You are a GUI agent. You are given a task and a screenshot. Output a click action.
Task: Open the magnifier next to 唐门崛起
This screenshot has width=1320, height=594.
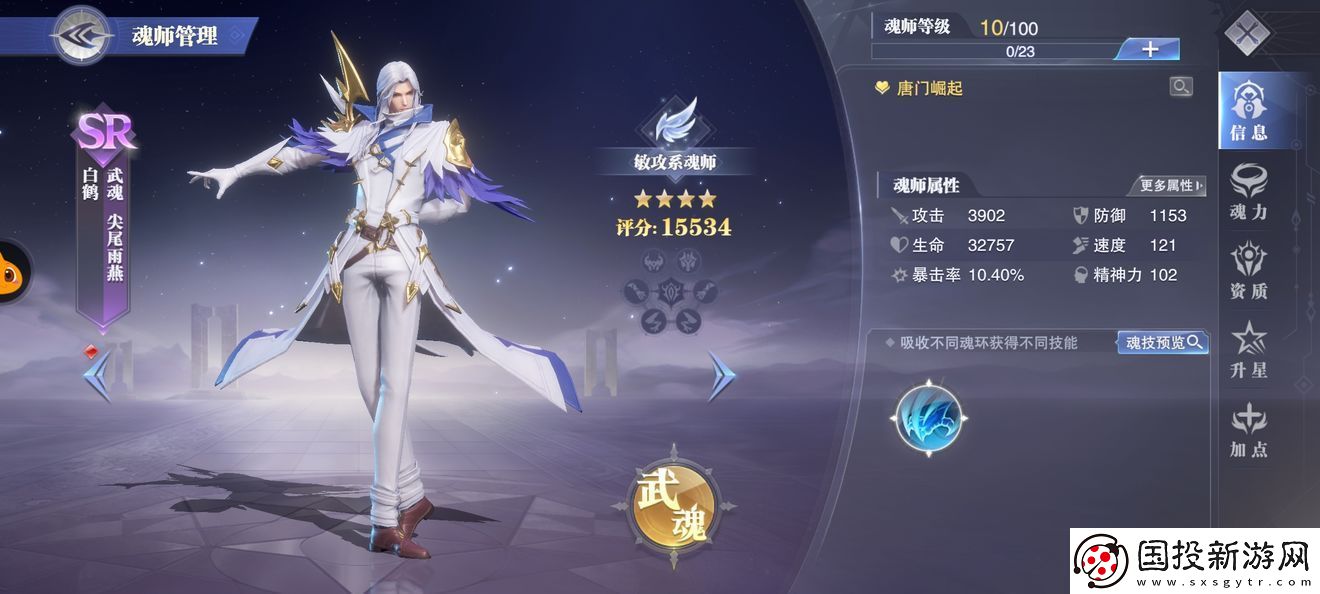(x=1181, y=87)
